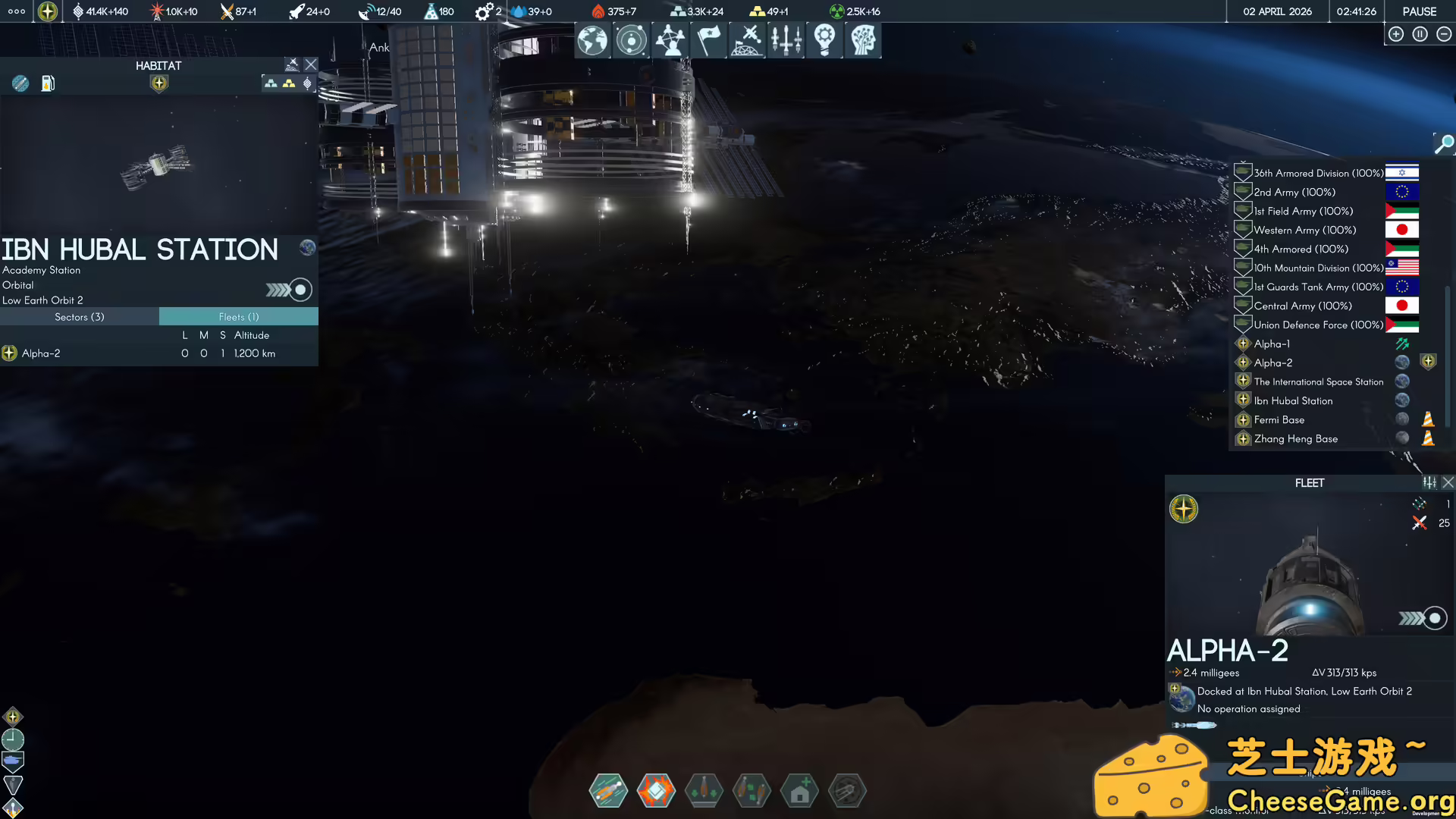Open the research lightbulb icon
Screen dimensions: 1456x819
[x=824, y=40]
